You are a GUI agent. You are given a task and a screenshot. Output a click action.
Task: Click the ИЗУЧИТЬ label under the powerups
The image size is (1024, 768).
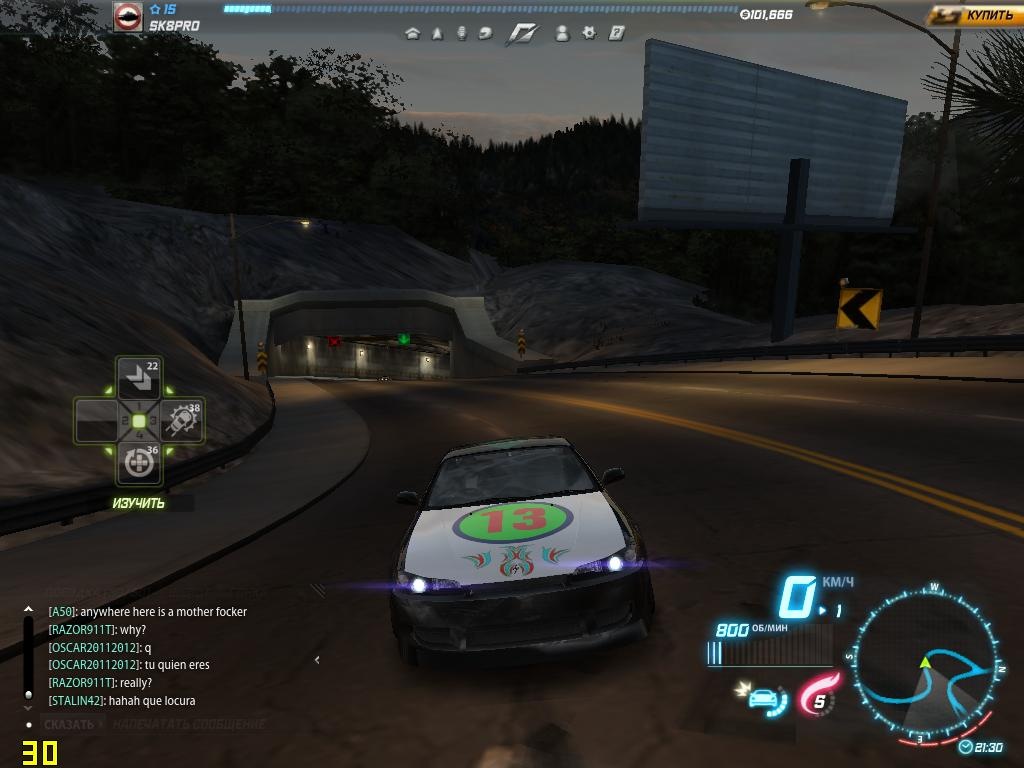(x=139, y=503)
